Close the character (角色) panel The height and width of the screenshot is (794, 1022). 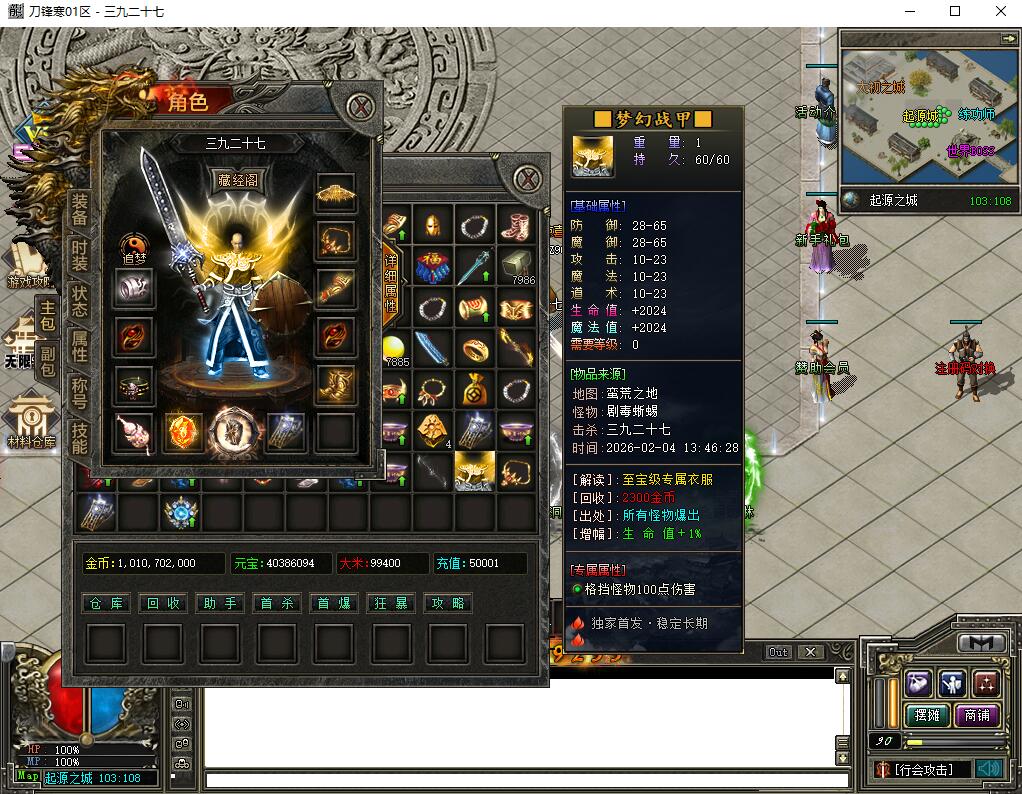(360, 105)
